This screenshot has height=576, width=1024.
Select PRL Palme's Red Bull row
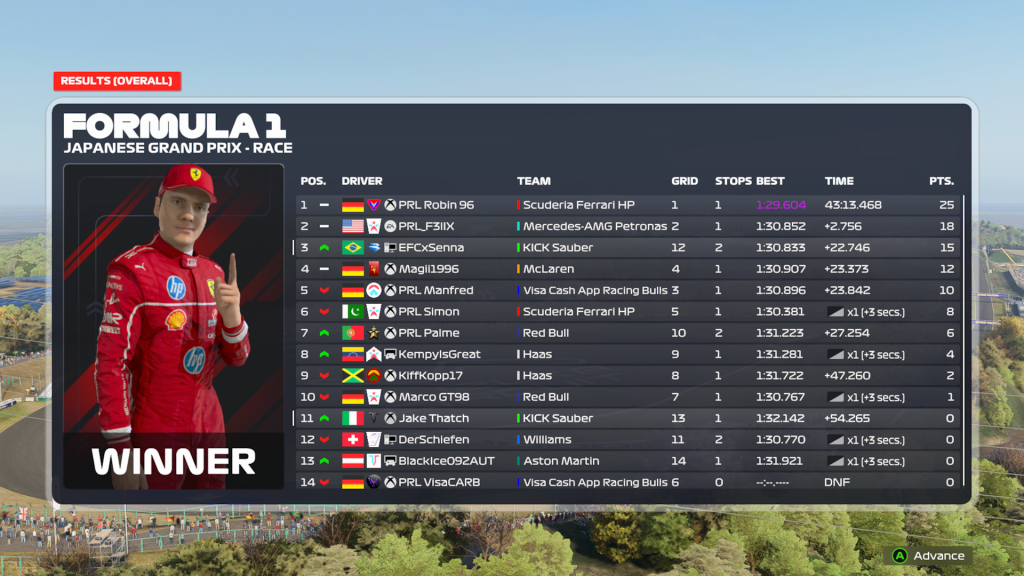(630, 333)
